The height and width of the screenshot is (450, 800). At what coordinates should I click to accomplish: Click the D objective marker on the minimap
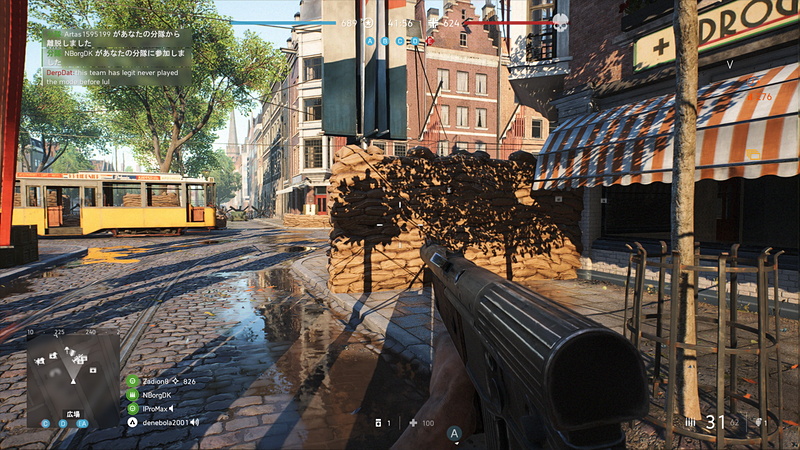point(64,423)
